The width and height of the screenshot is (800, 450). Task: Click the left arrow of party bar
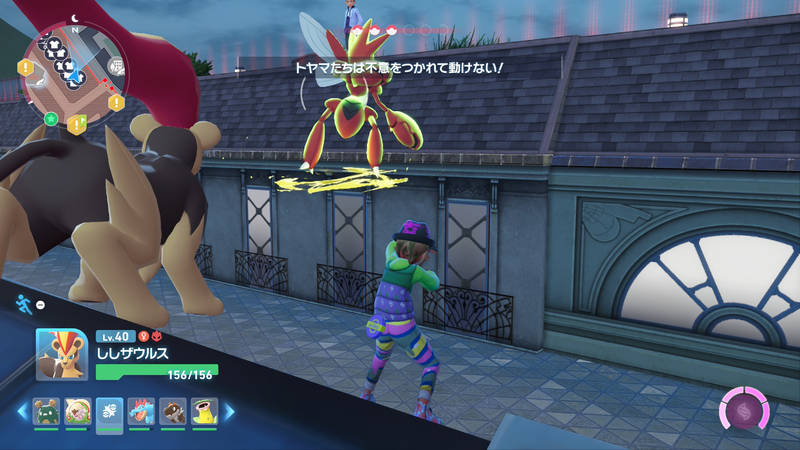(20, 411)
